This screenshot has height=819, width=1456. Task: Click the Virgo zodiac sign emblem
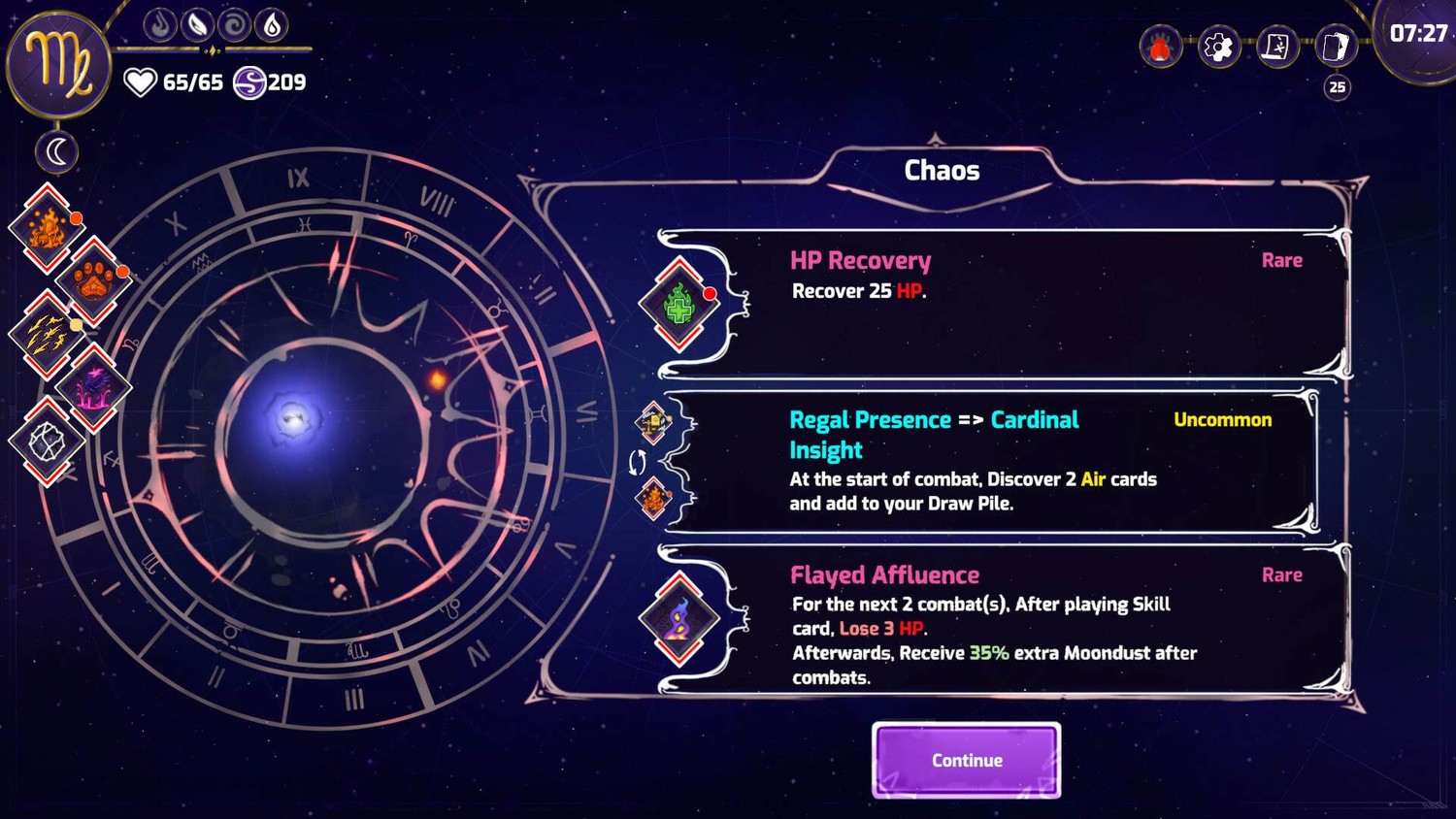coord(59,64)
